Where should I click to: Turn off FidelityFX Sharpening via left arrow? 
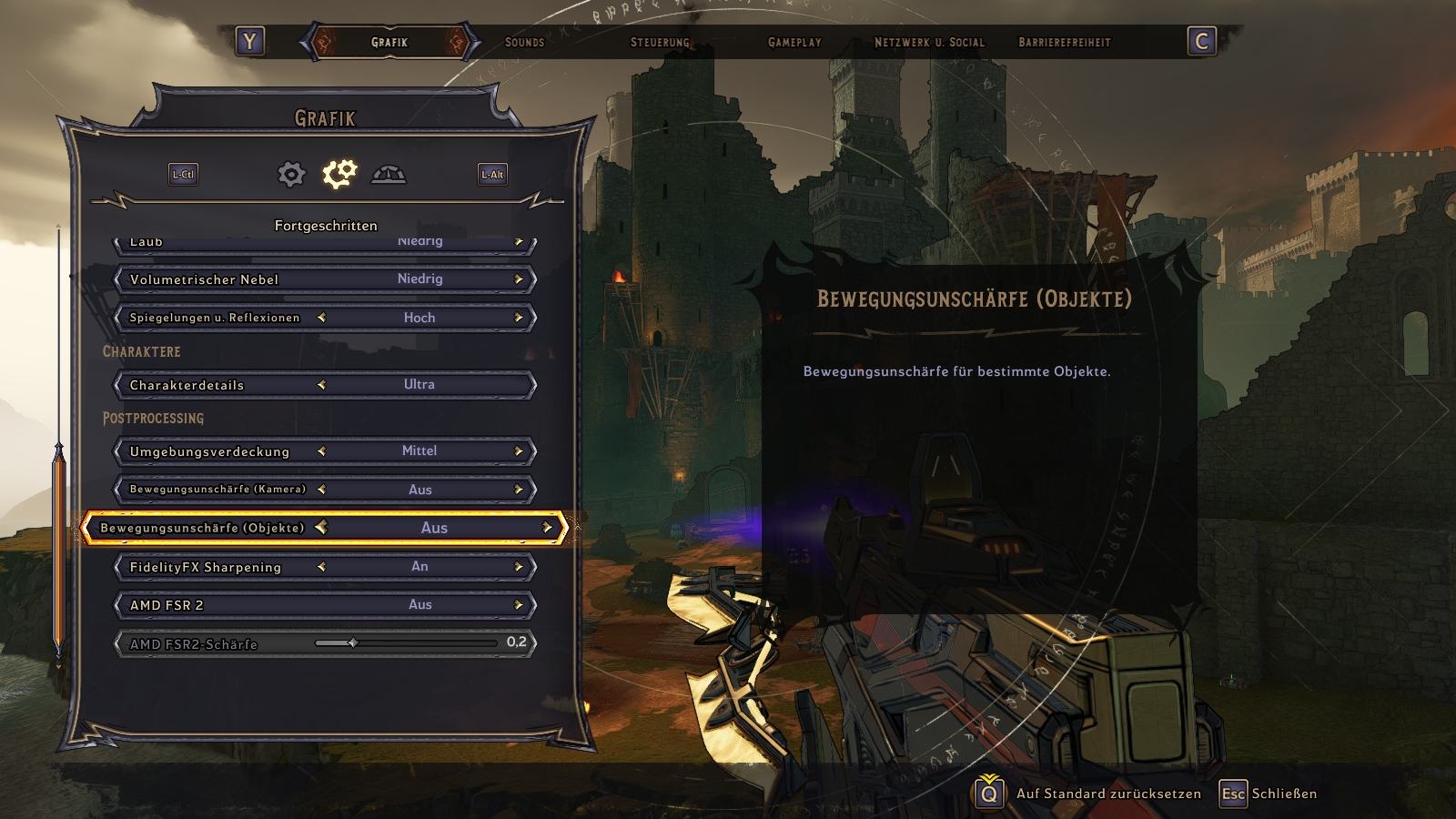click(x=321, y=567)
